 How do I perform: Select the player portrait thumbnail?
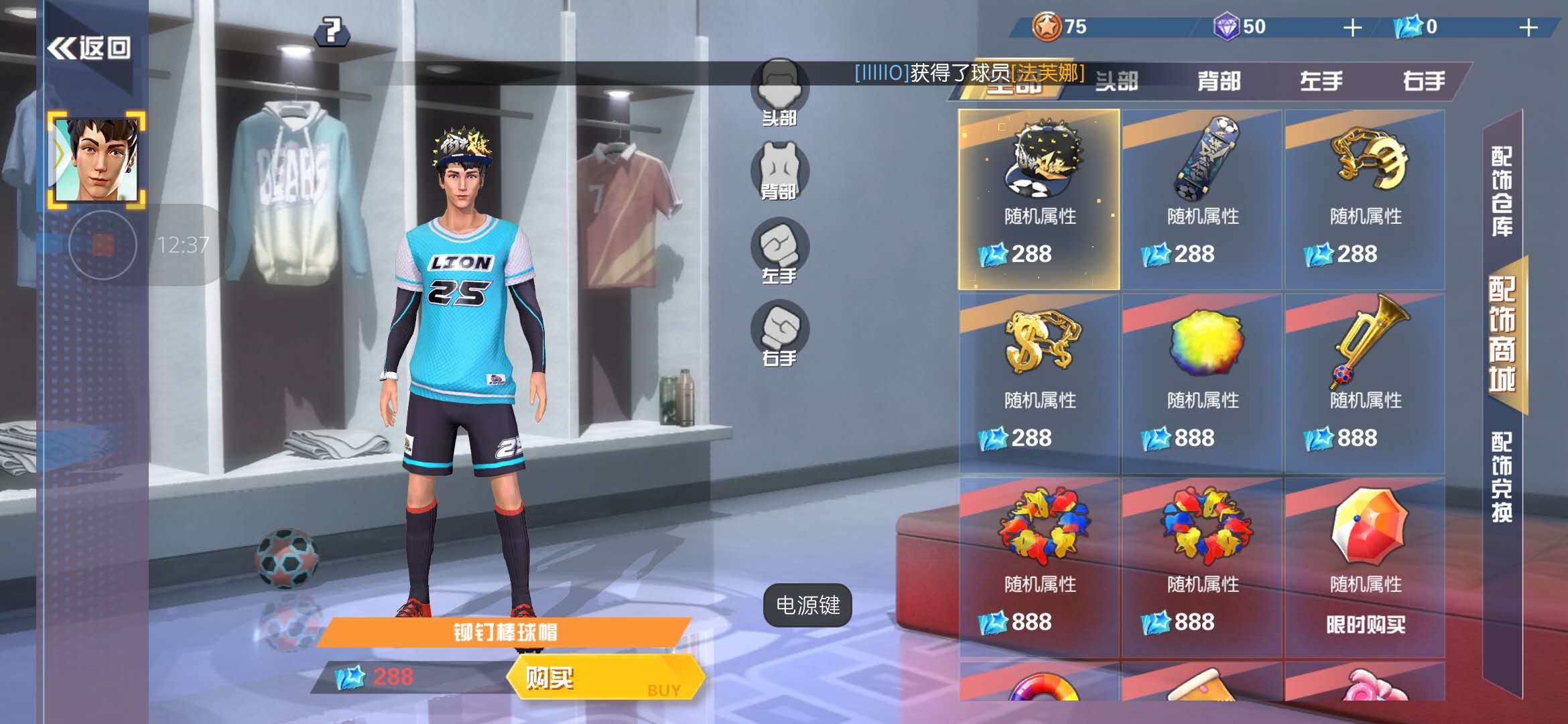tap(97, 160)
